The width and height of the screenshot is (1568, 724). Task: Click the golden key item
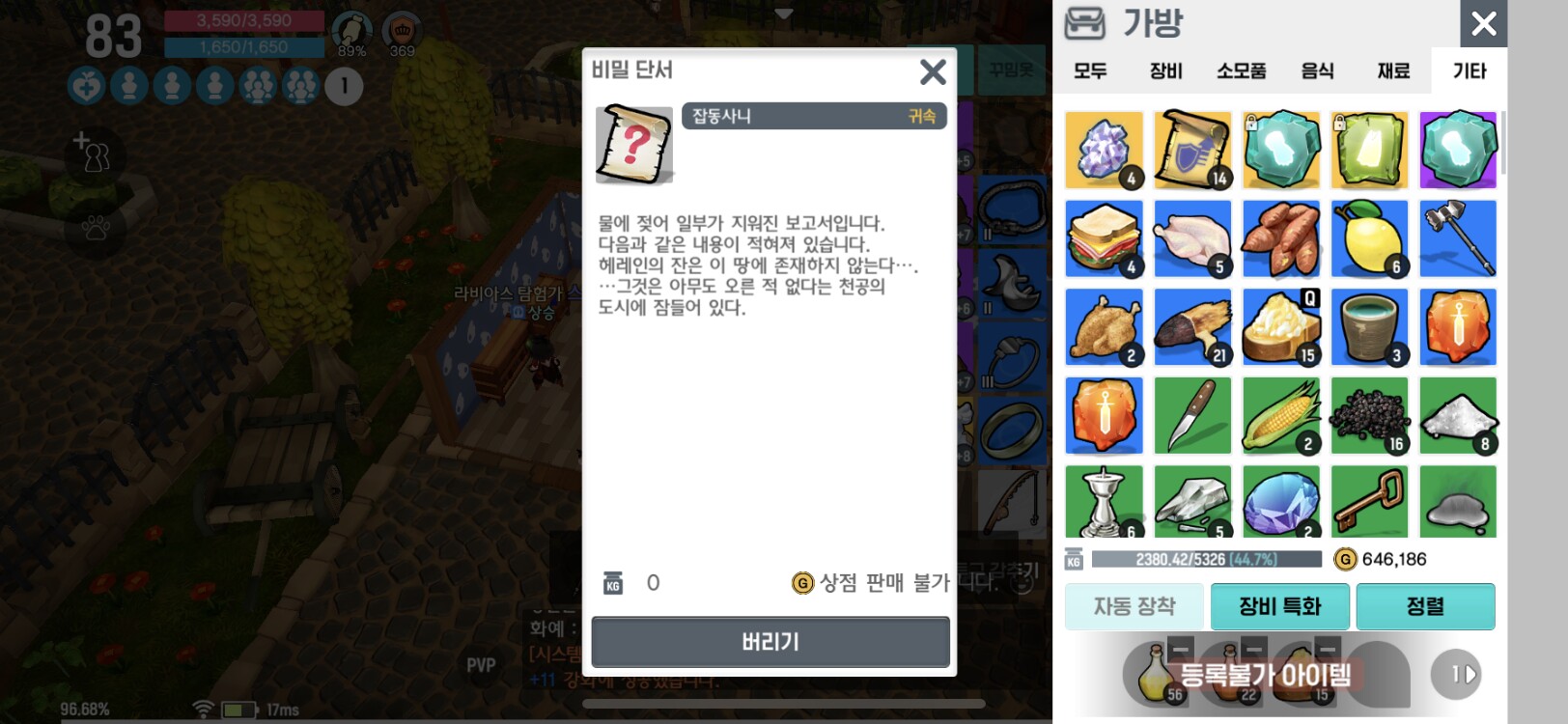pyautogui.click(x=1369, y=501)
